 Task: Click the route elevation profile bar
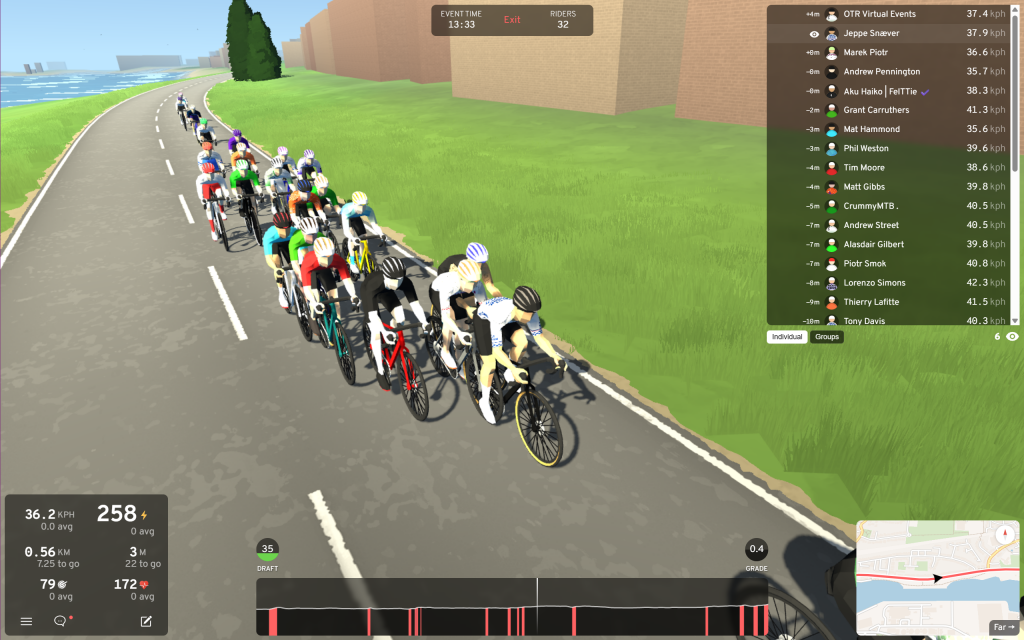[511, 607]
